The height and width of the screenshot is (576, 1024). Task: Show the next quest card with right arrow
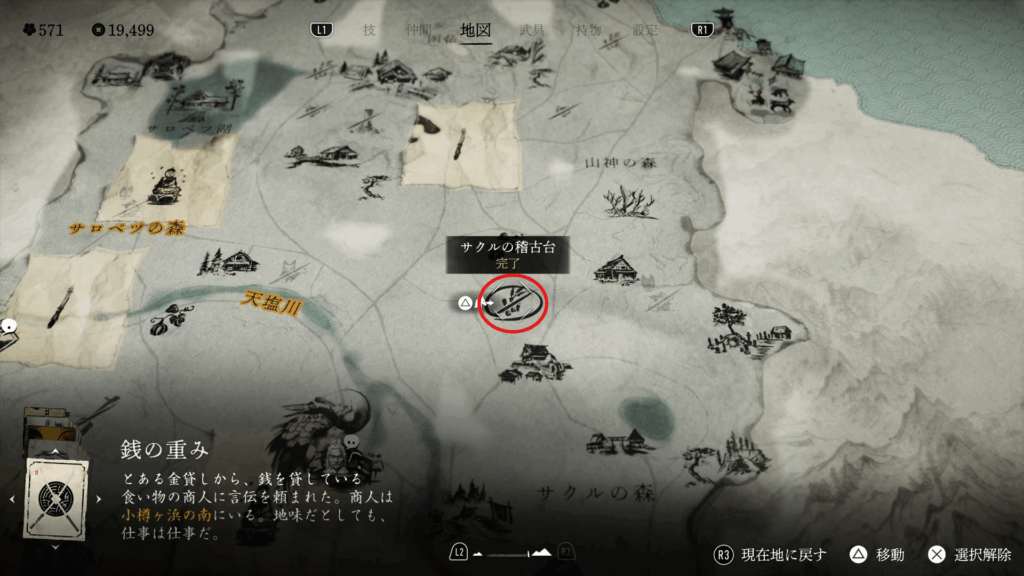pos(98,498)
